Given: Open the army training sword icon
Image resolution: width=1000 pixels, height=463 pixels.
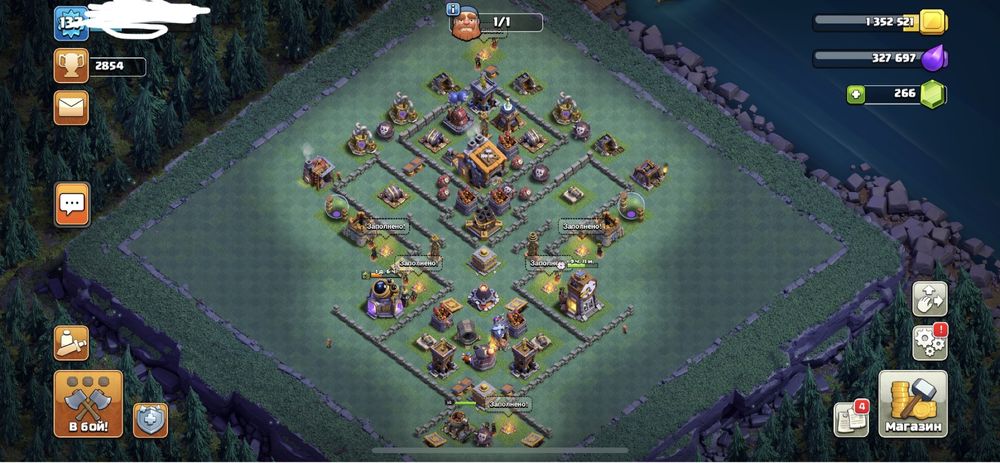Looking at the screenshot, I should coord(71,344).
